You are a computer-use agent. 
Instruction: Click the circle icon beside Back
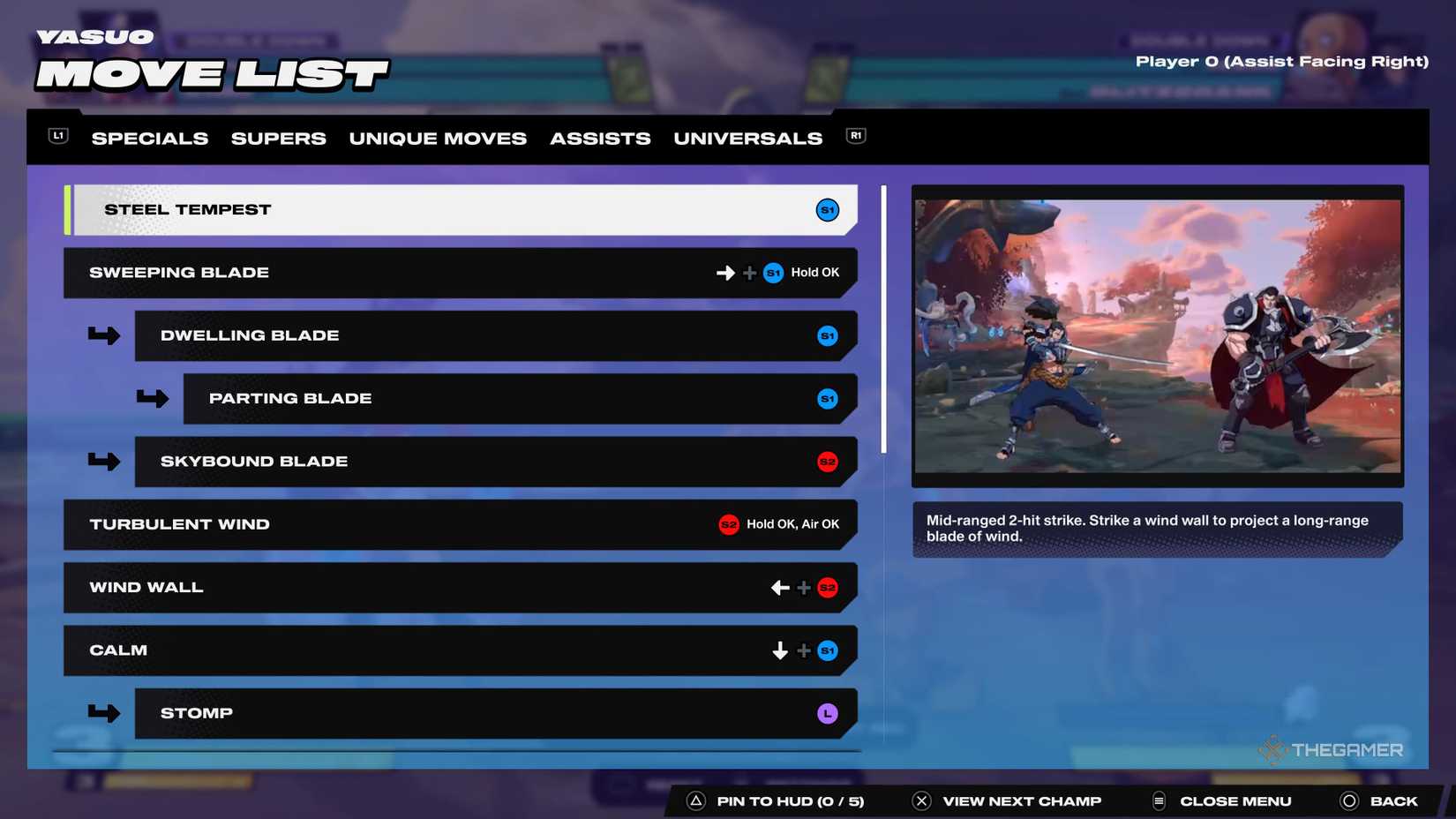pyautogui.click(x=1349, y=800)
